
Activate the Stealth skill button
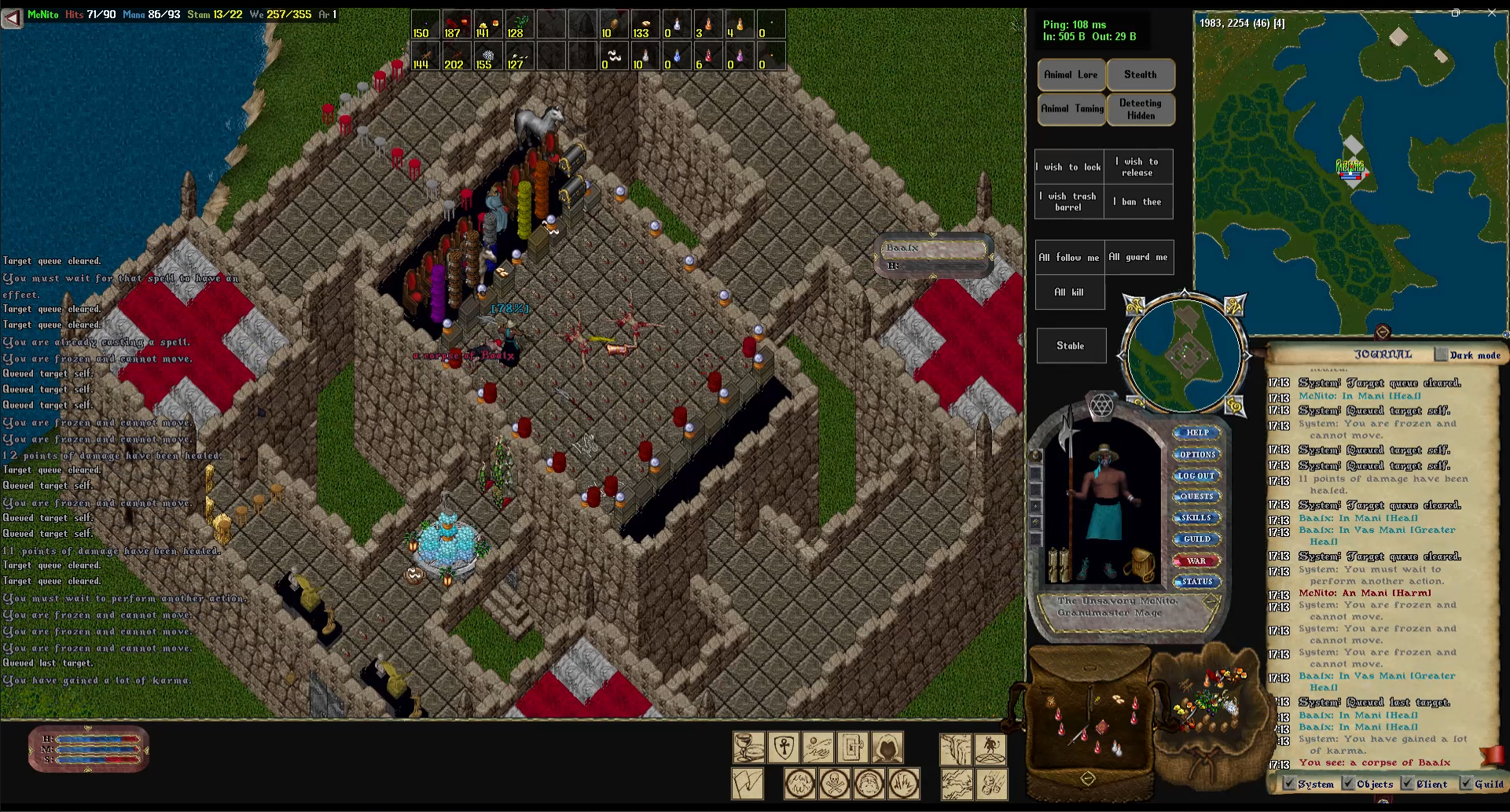coord(1140,75)
